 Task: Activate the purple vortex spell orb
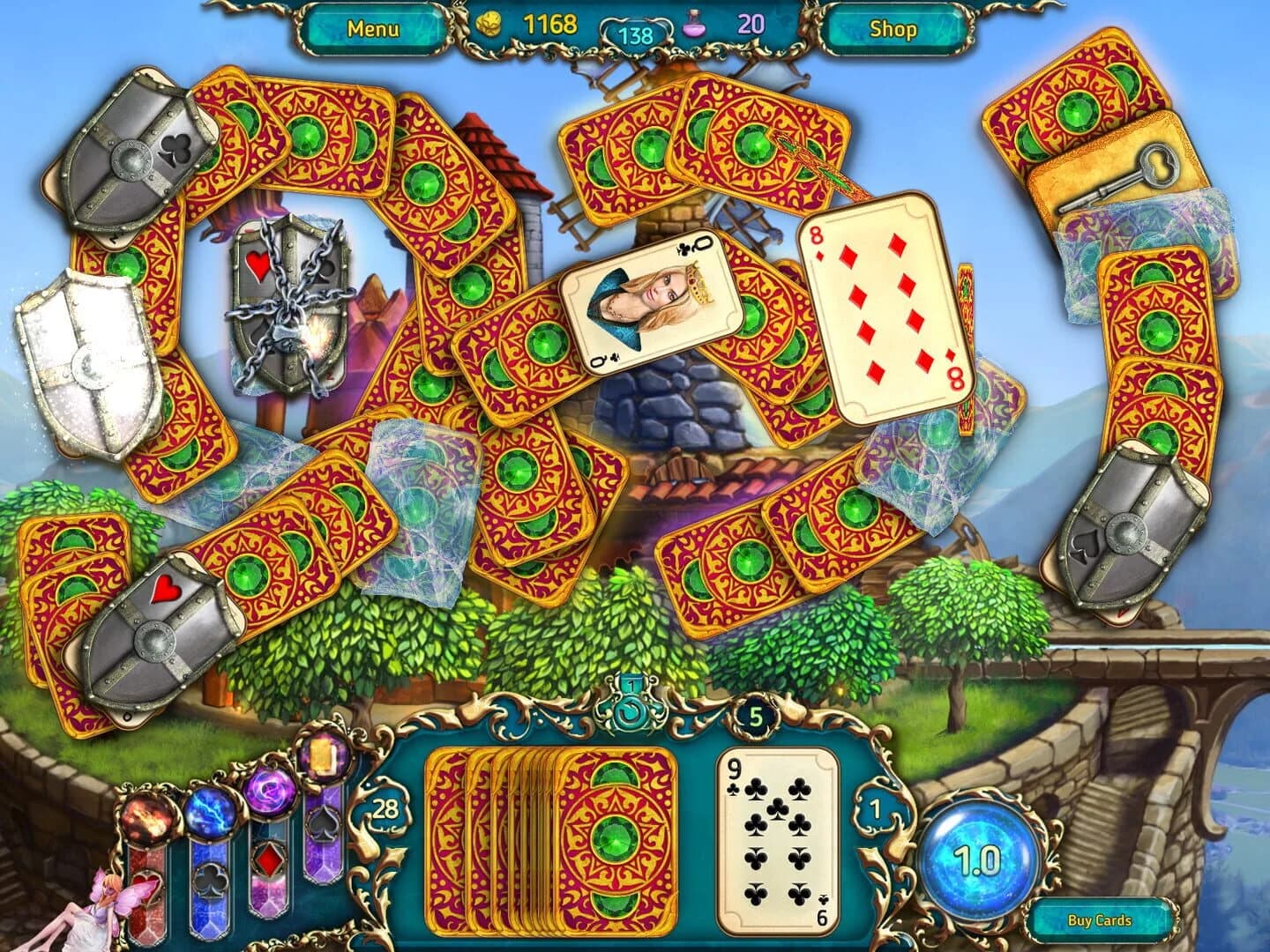[x=270, y=791]
